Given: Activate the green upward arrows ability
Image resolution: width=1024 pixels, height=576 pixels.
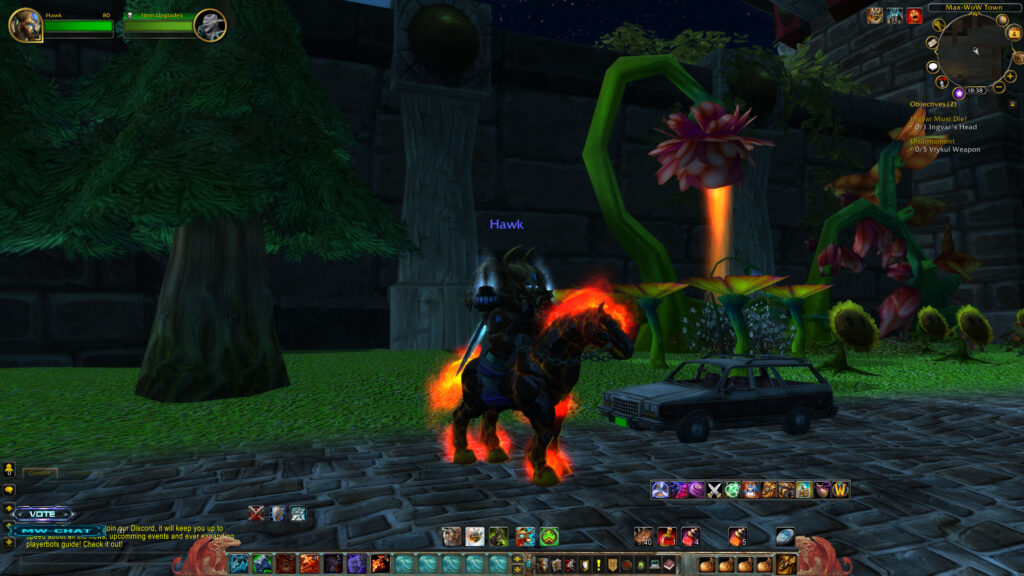Looking at the screenshot, I should point(549,537).
